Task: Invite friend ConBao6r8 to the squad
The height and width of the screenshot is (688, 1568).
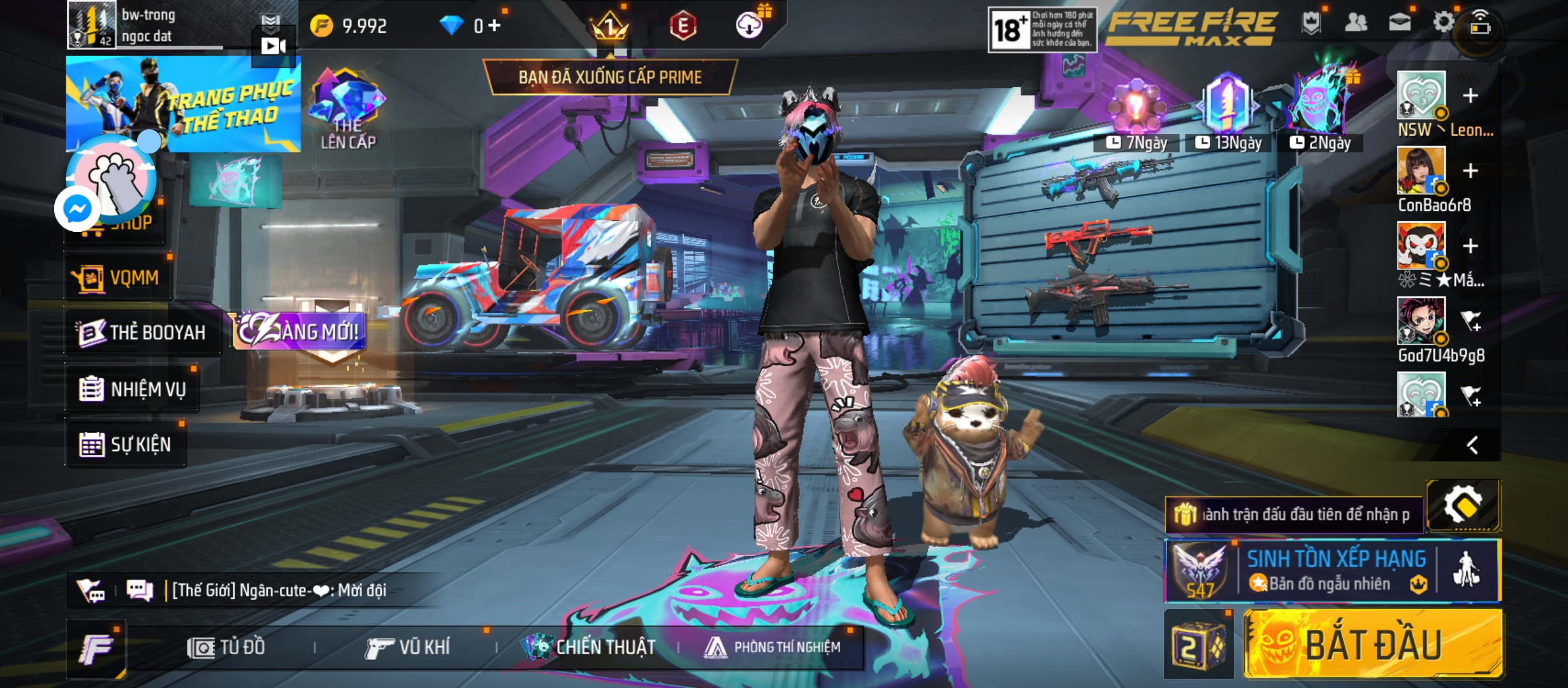Action: tap(1470, 171)
